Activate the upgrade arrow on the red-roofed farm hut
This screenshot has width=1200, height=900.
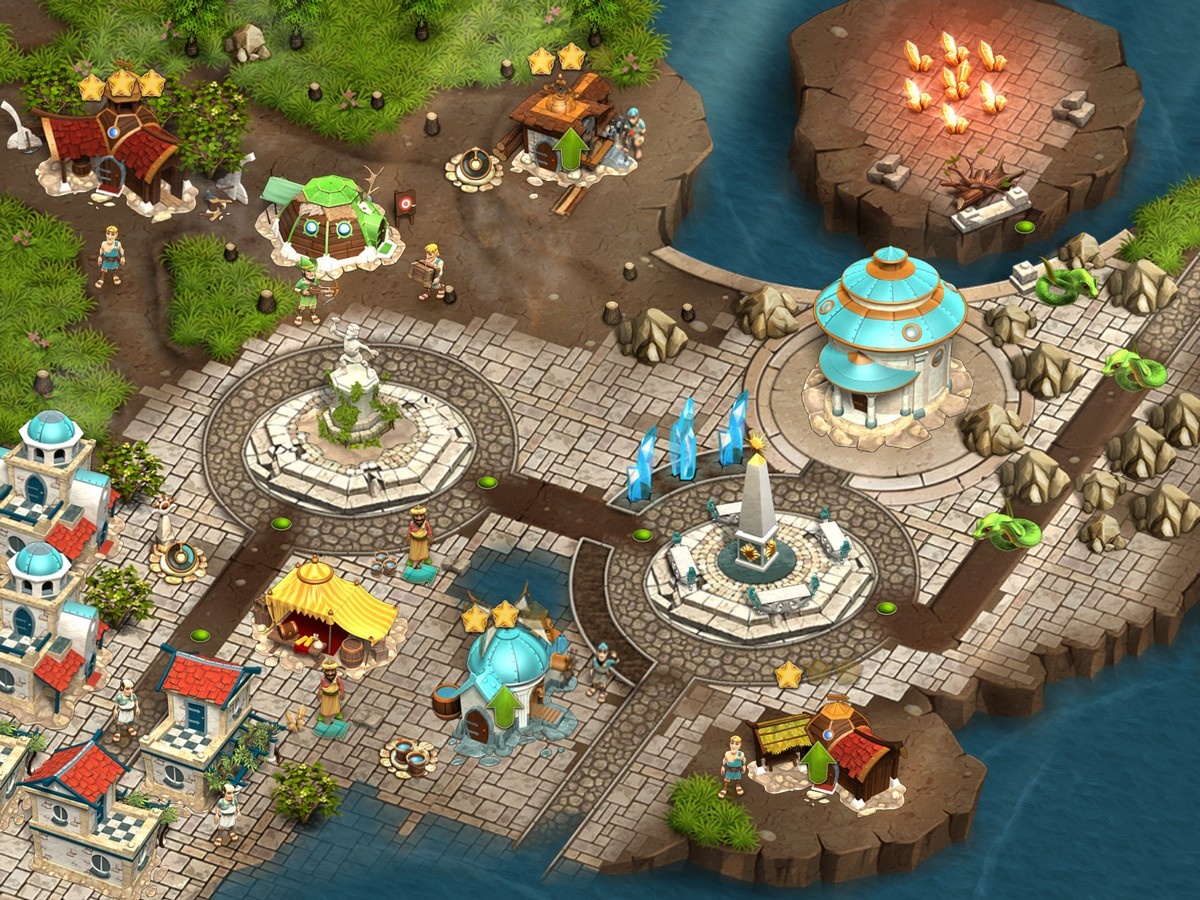[x=819, y=765]
